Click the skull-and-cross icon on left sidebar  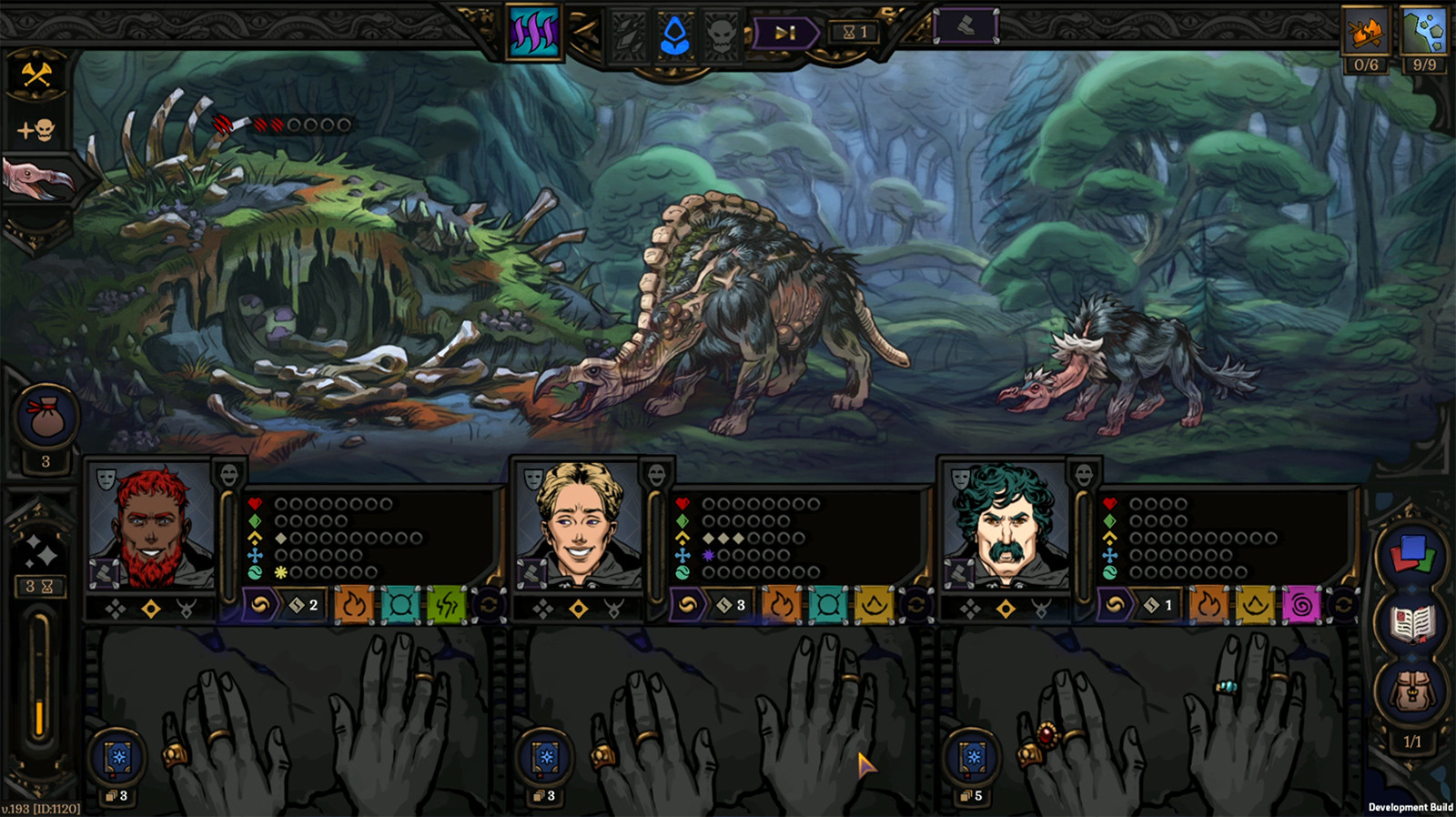[35, 127]
